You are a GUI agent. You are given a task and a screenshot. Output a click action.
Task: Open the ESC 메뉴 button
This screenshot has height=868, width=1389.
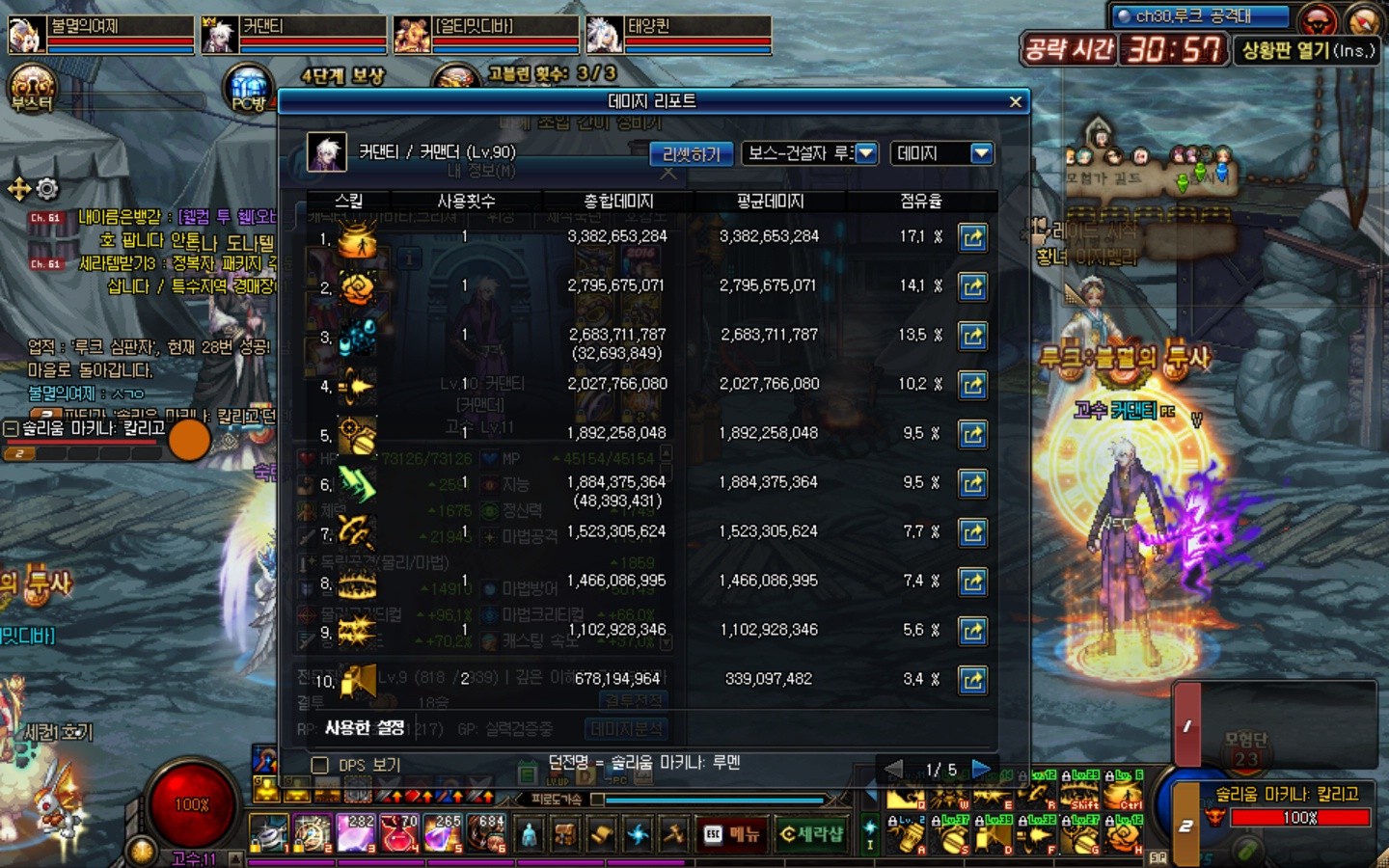[x=731, y=834]
